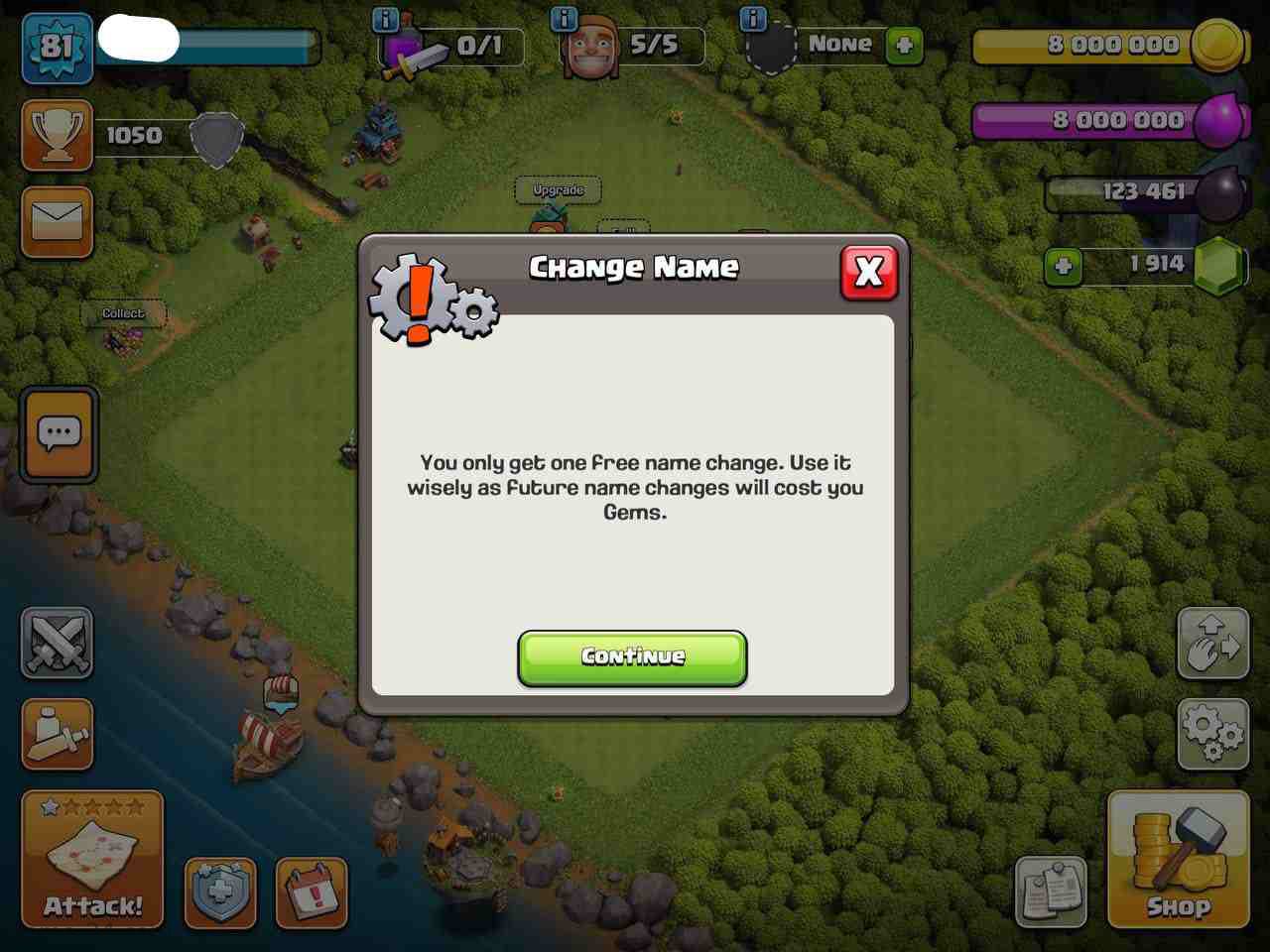The height and width of the screenshot is (952, 1270).
Task: Open the crossed swords war button
Action: [57, 643]
